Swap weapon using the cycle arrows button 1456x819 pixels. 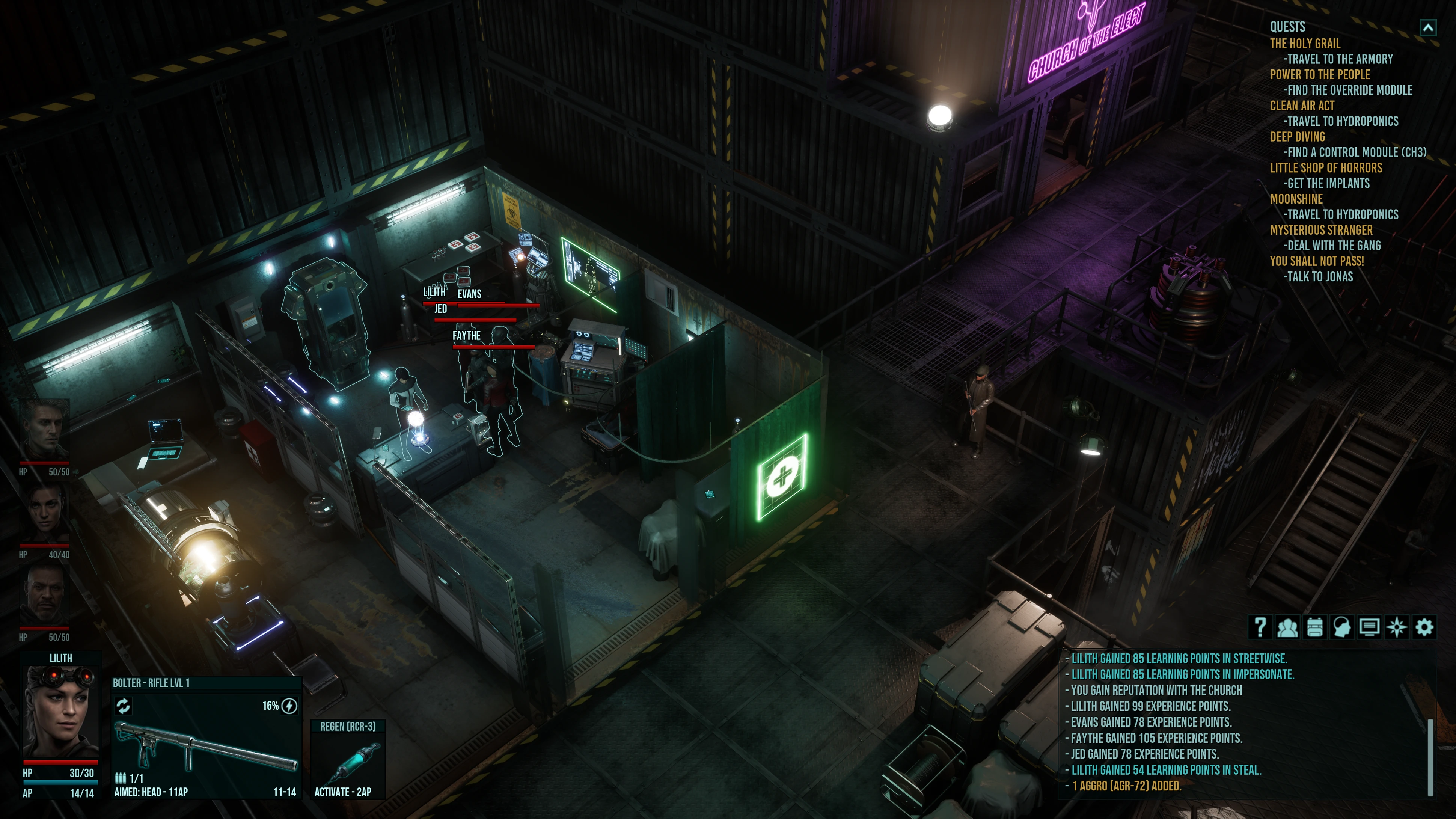pos(123,705)
